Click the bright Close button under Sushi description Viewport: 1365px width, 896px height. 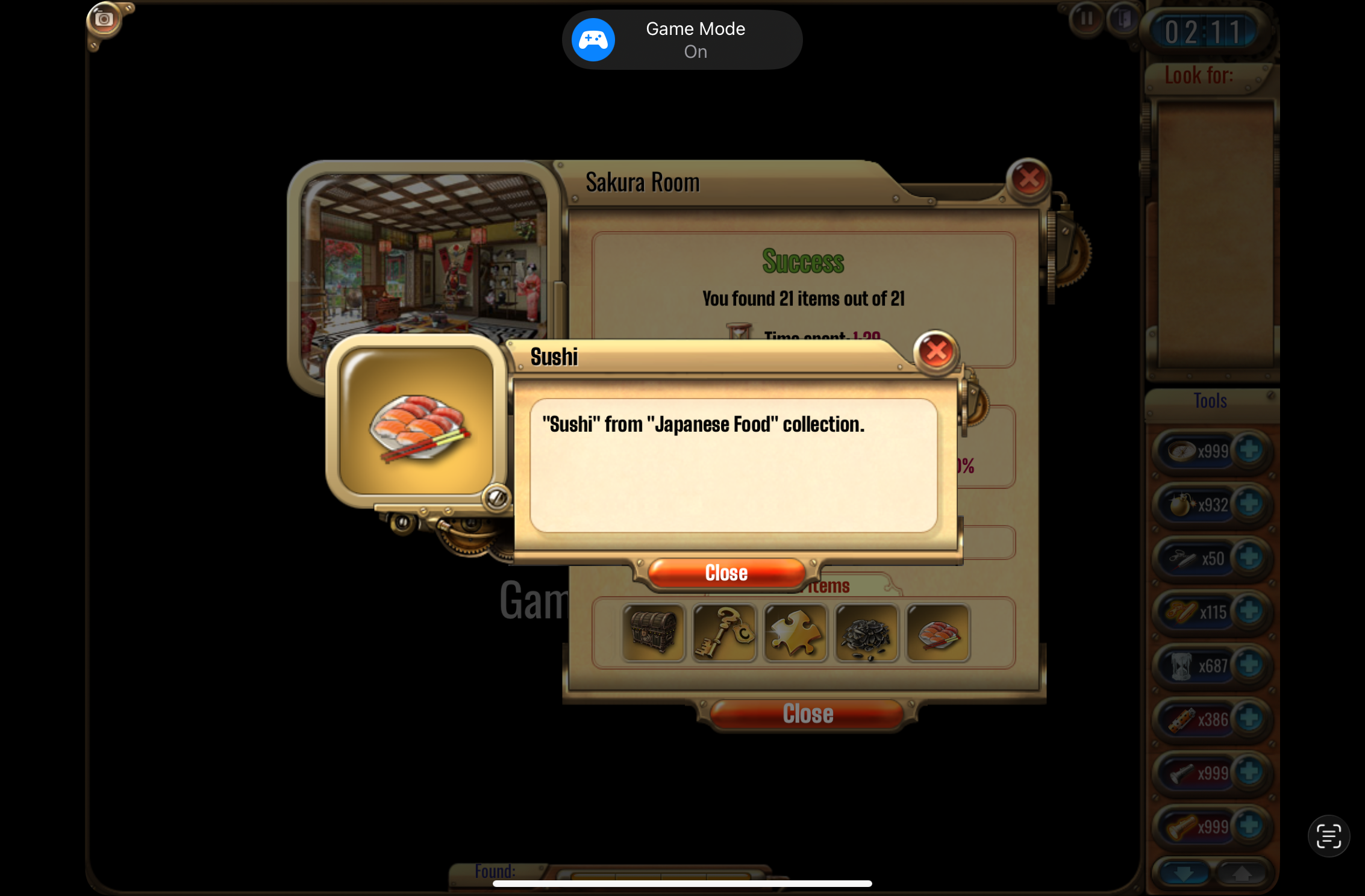(726, 573)
